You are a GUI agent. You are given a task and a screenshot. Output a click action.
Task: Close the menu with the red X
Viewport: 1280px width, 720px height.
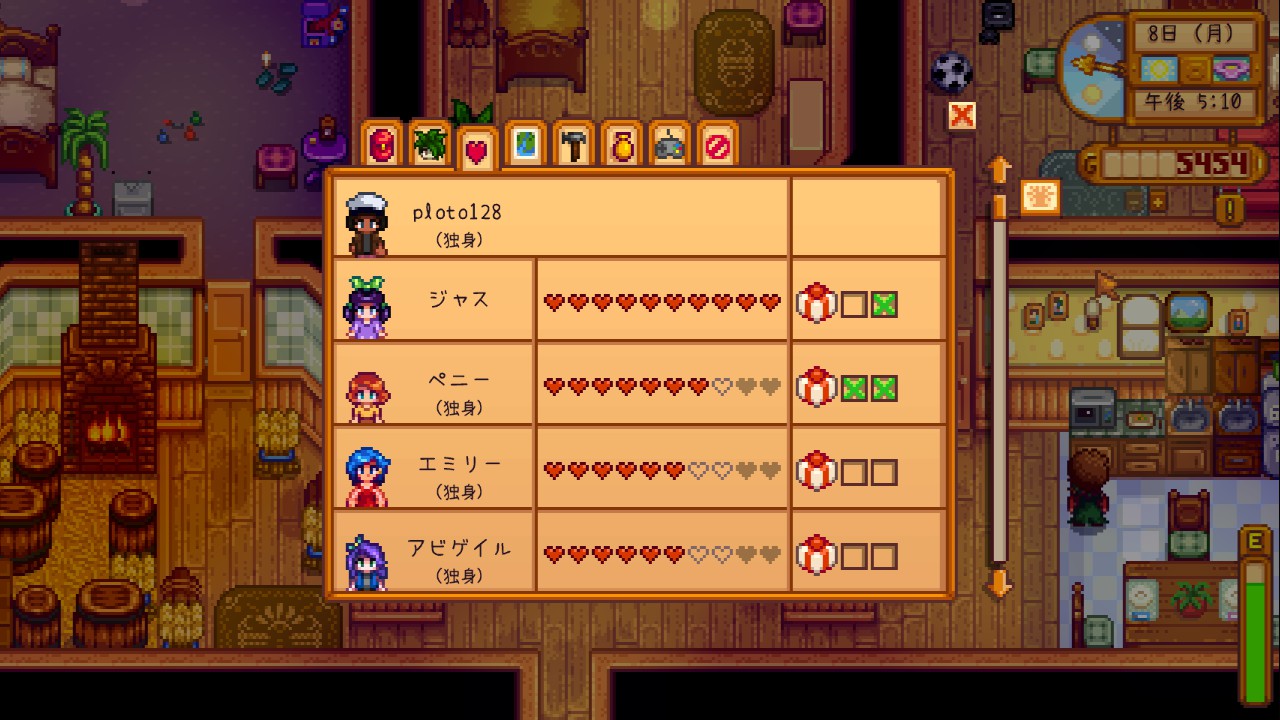[960, 116]
